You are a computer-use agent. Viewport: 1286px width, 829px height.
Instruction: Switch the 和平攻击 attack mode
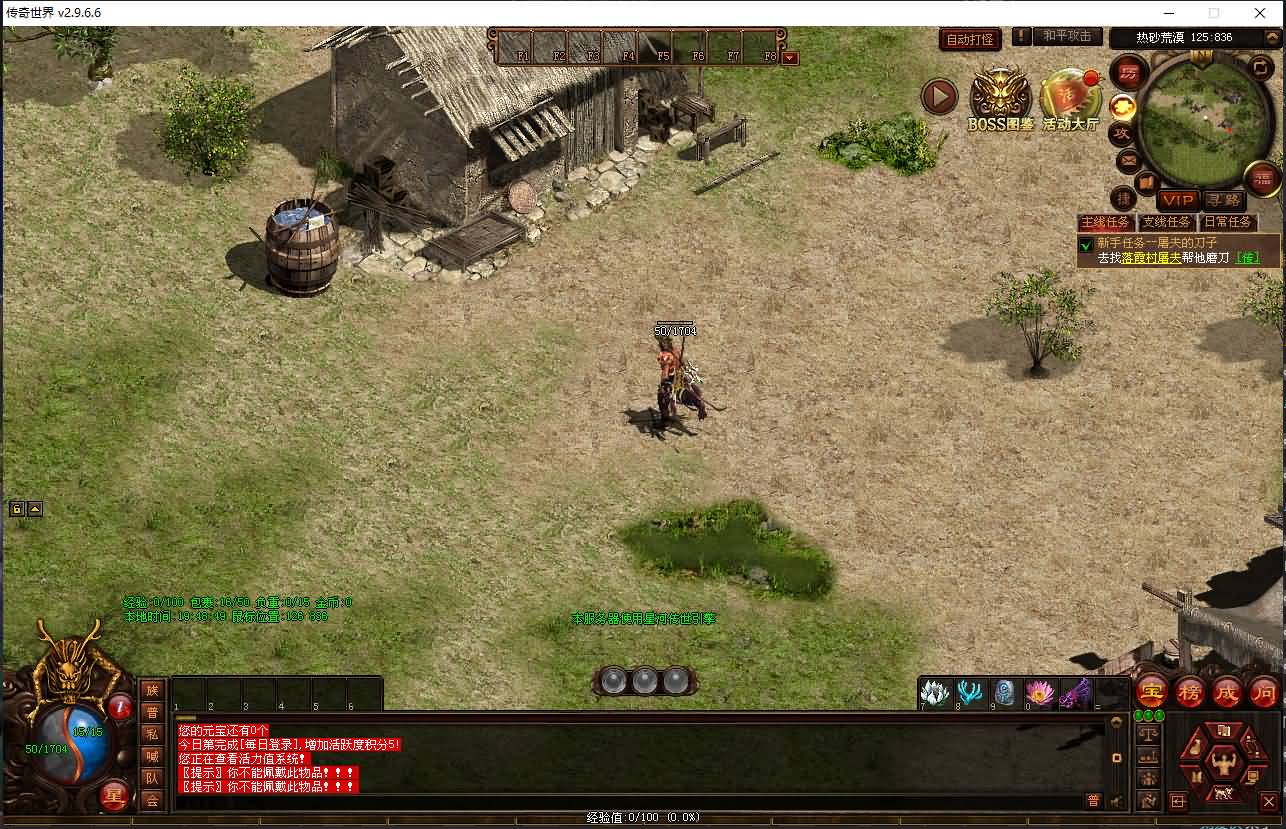(x=1068, y=37)
